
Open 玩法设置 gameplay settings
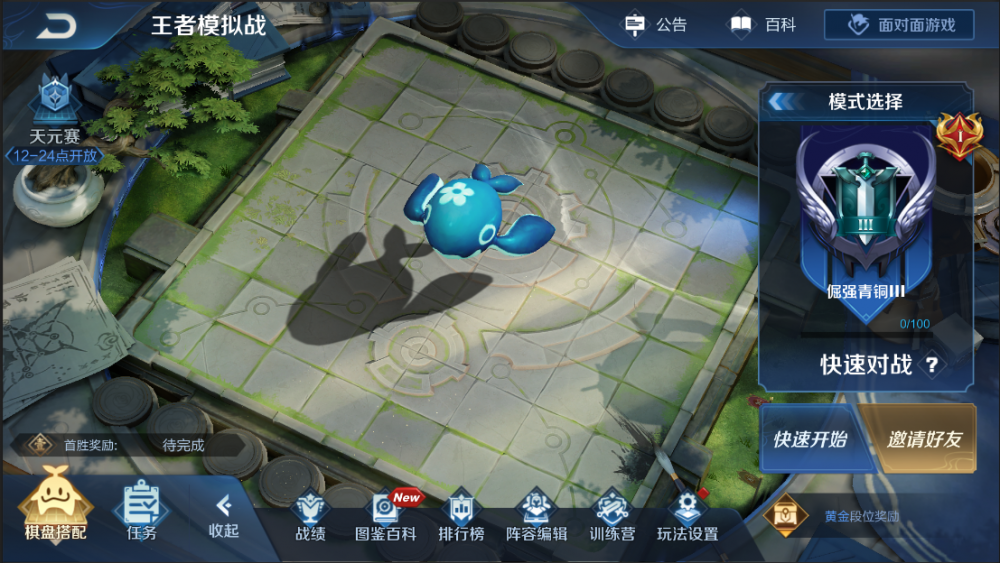(x=687, y=516)
